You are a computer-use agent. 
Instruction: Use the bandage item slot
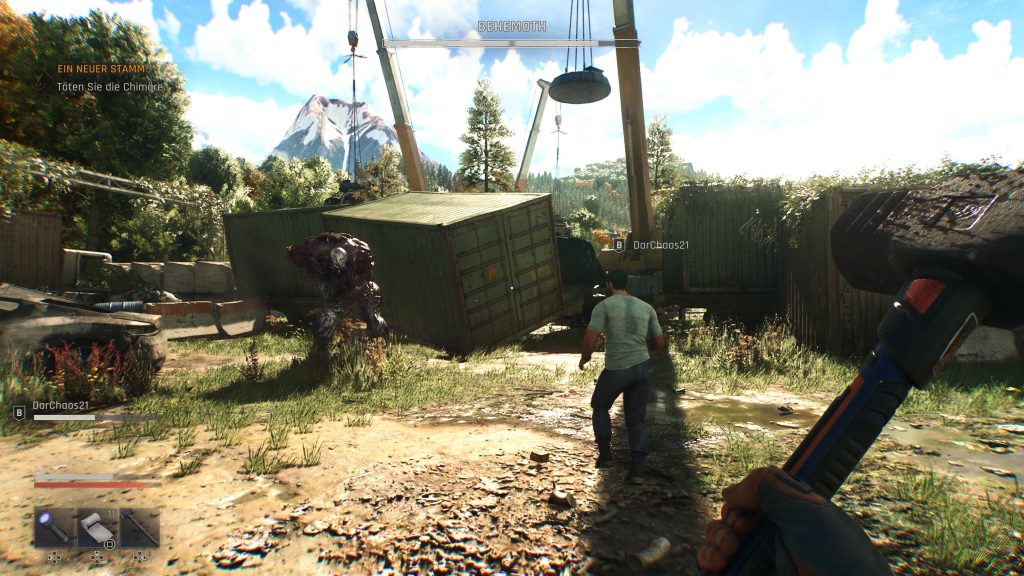tap(96, 527)
